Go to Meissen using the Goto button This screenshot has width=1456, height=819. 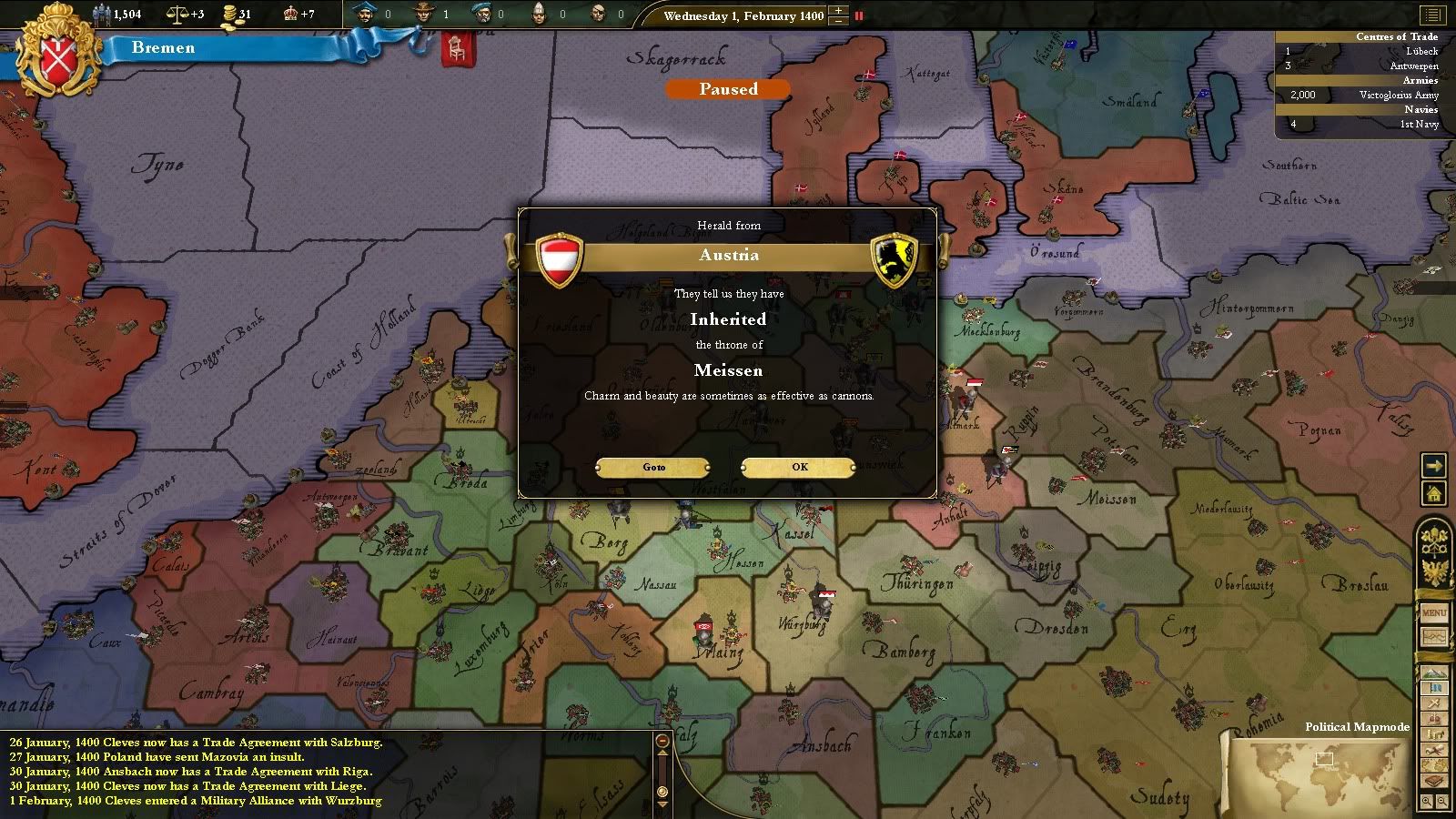tap(653, 467)
